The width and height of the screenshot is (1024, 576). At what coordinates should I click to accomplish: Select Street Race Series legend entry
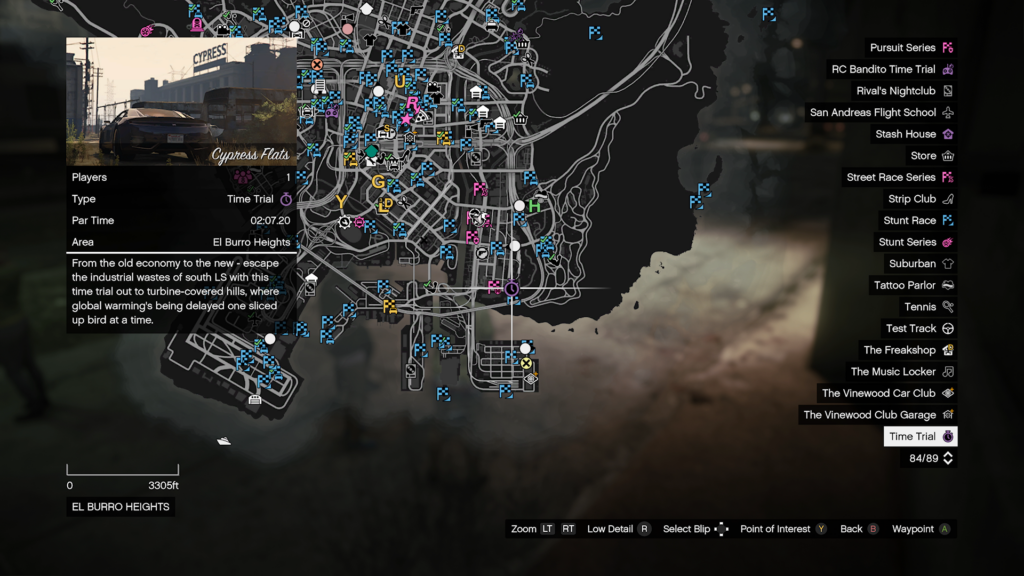click(x=891, y=178)
